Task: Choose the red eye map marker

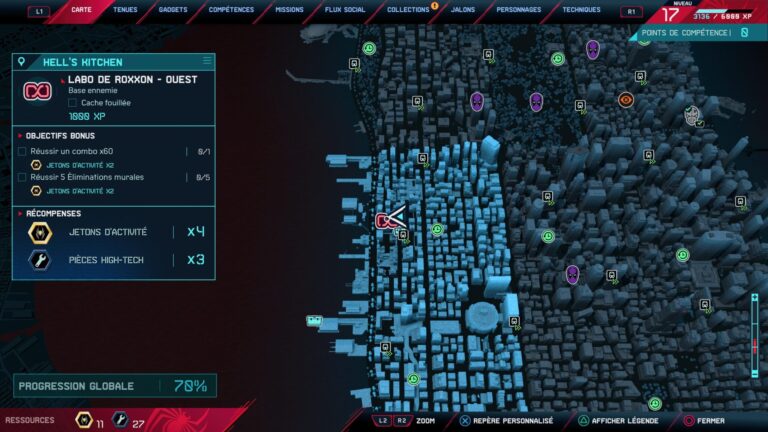Action: (625, 99)
